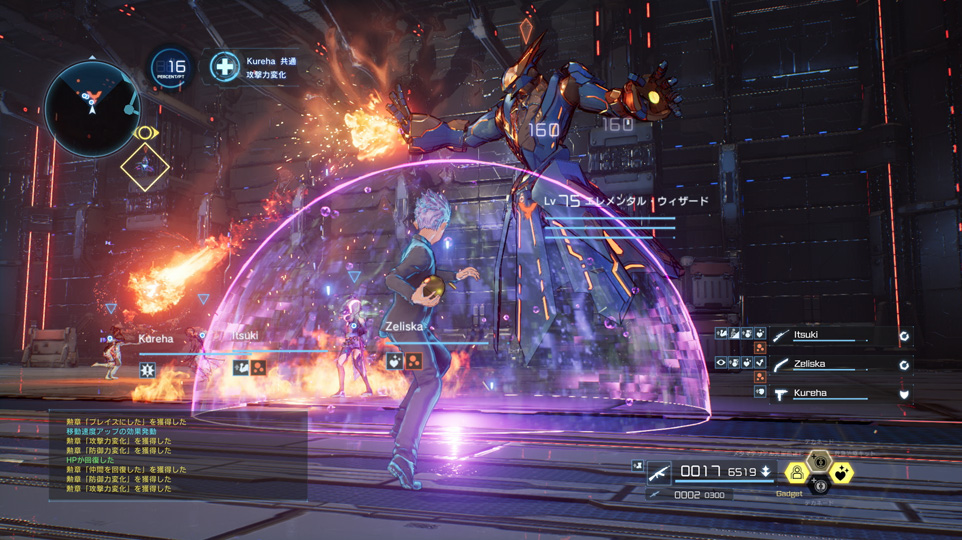
Task: Click the eye status icon beside Zeliska
Action: (721, 364)
